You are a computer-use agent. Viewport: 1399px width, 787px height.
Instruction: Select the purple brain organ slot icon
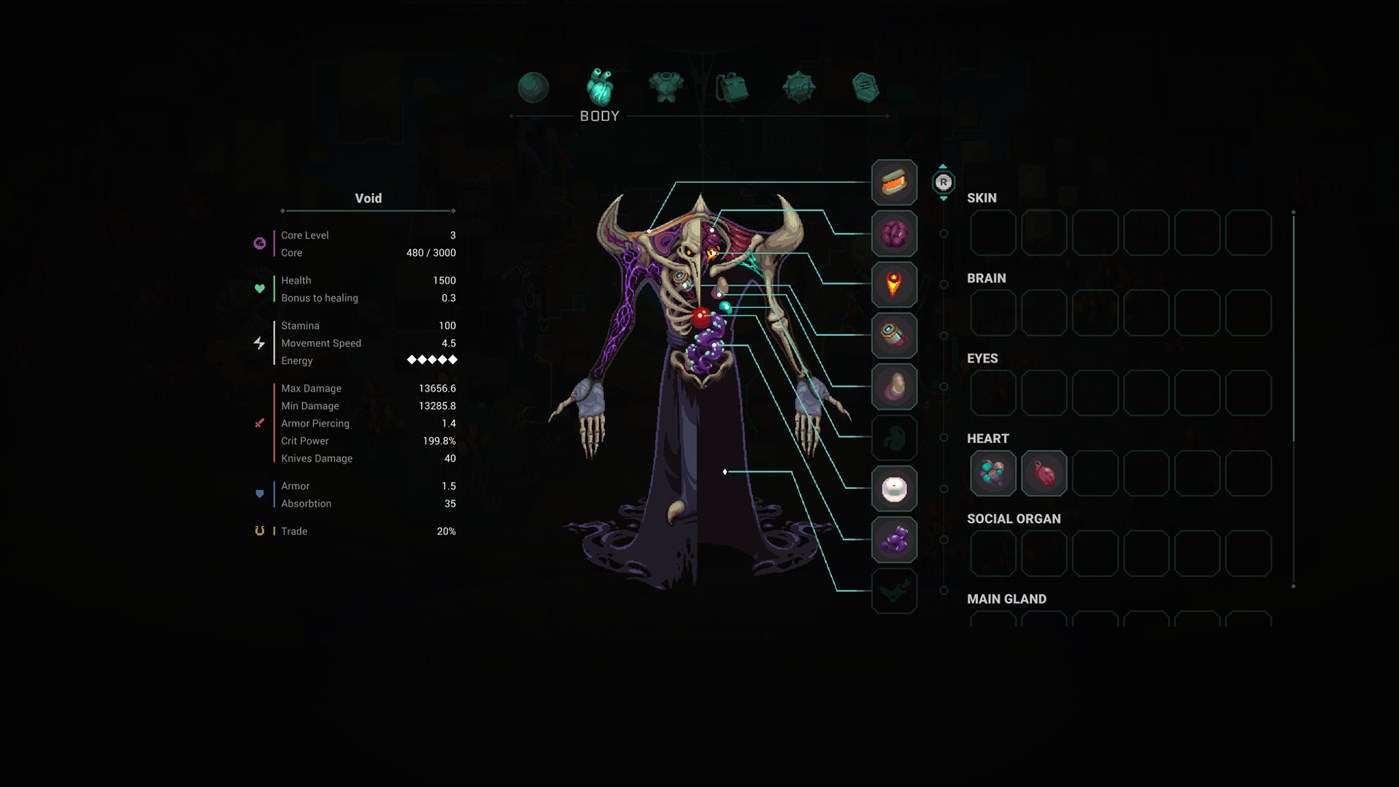pyautogui.click(x=894, y=233)
